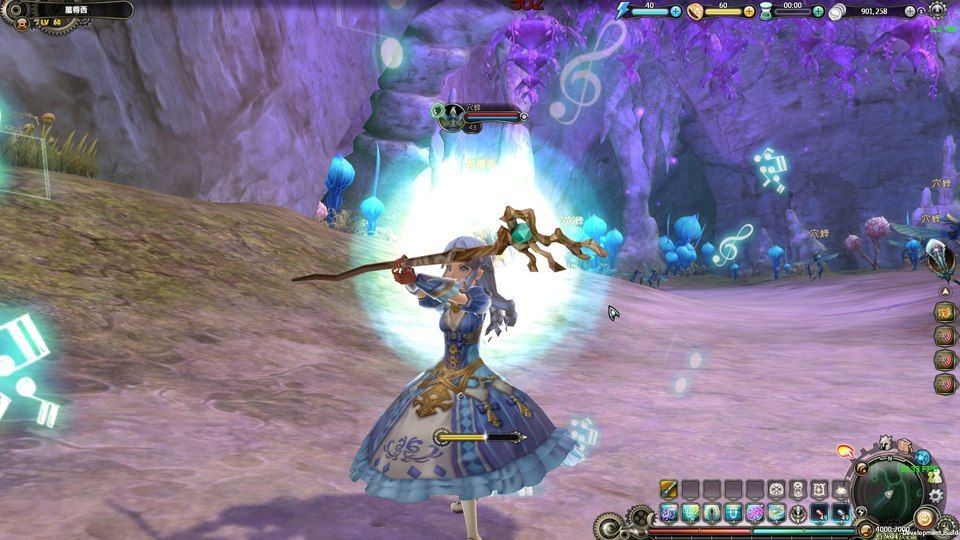
Task: Add silver coins with the grey plus button
Action: (x=910, y=11)
